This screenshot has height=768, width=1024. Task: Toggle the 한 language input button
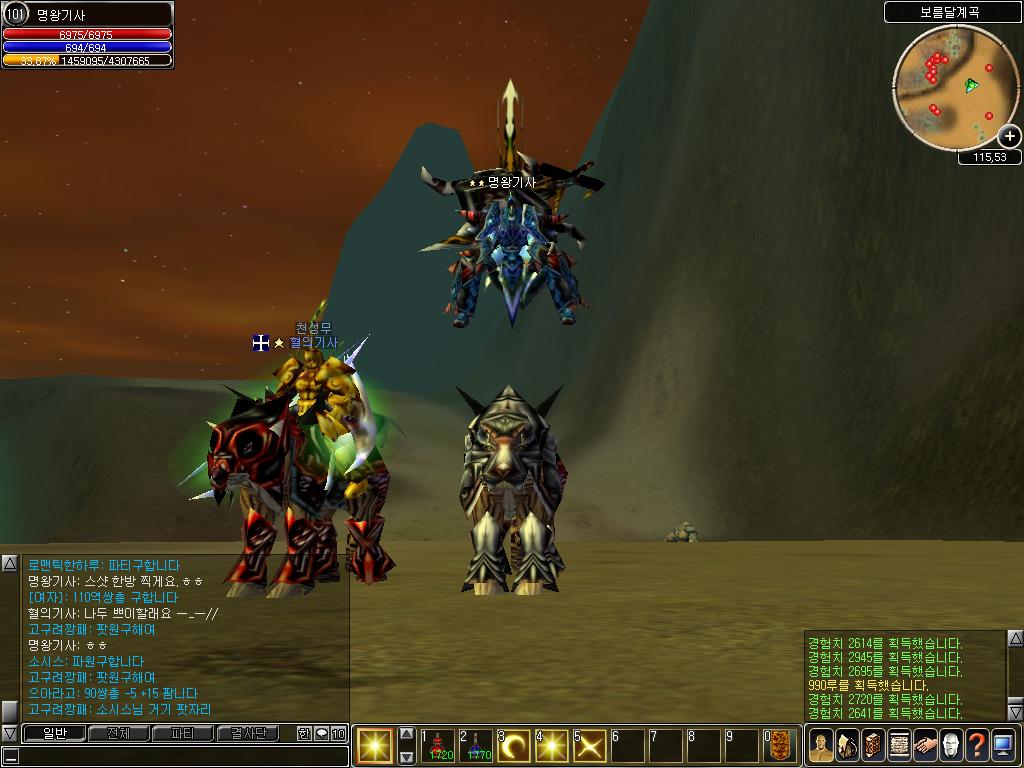pyautogui.click(x=304, y=733)
